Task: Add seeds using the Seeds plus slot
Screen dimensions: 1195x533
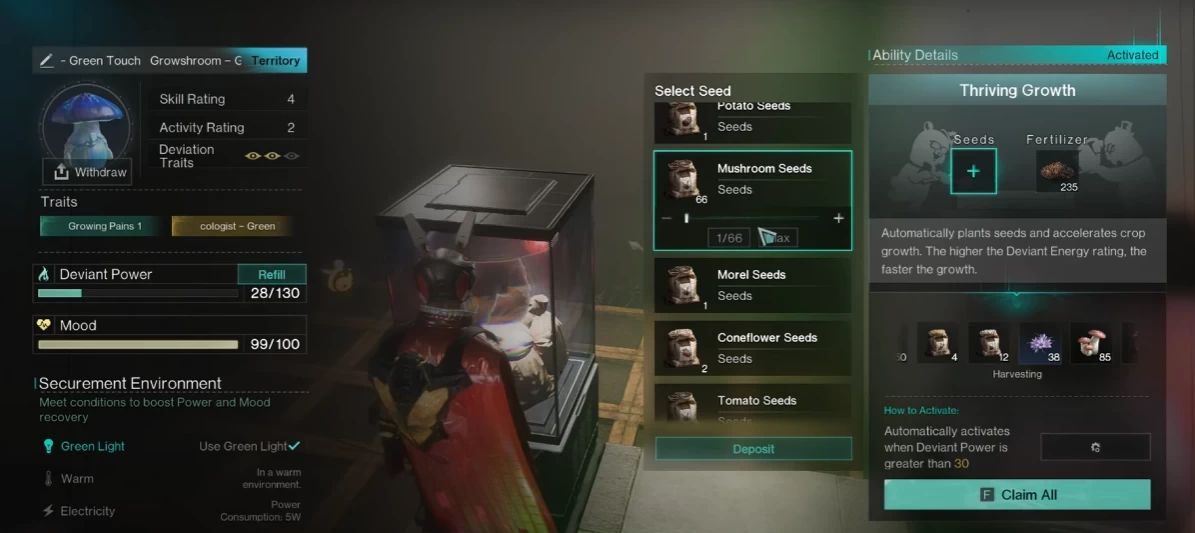Action: (x=973, y=171)
